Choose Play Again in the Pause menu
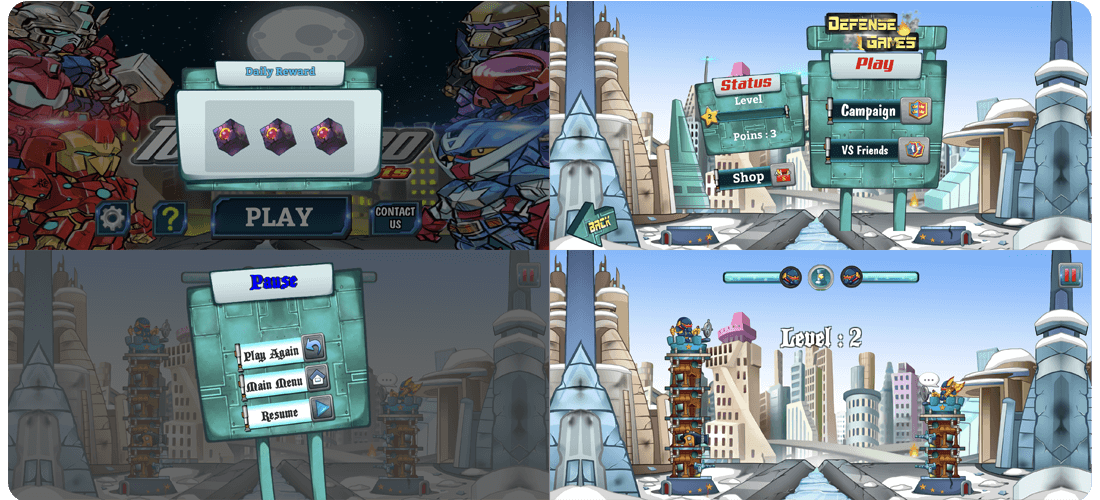Image resolution: width=1100 pixels, height=500 pixels. point(282,353)
